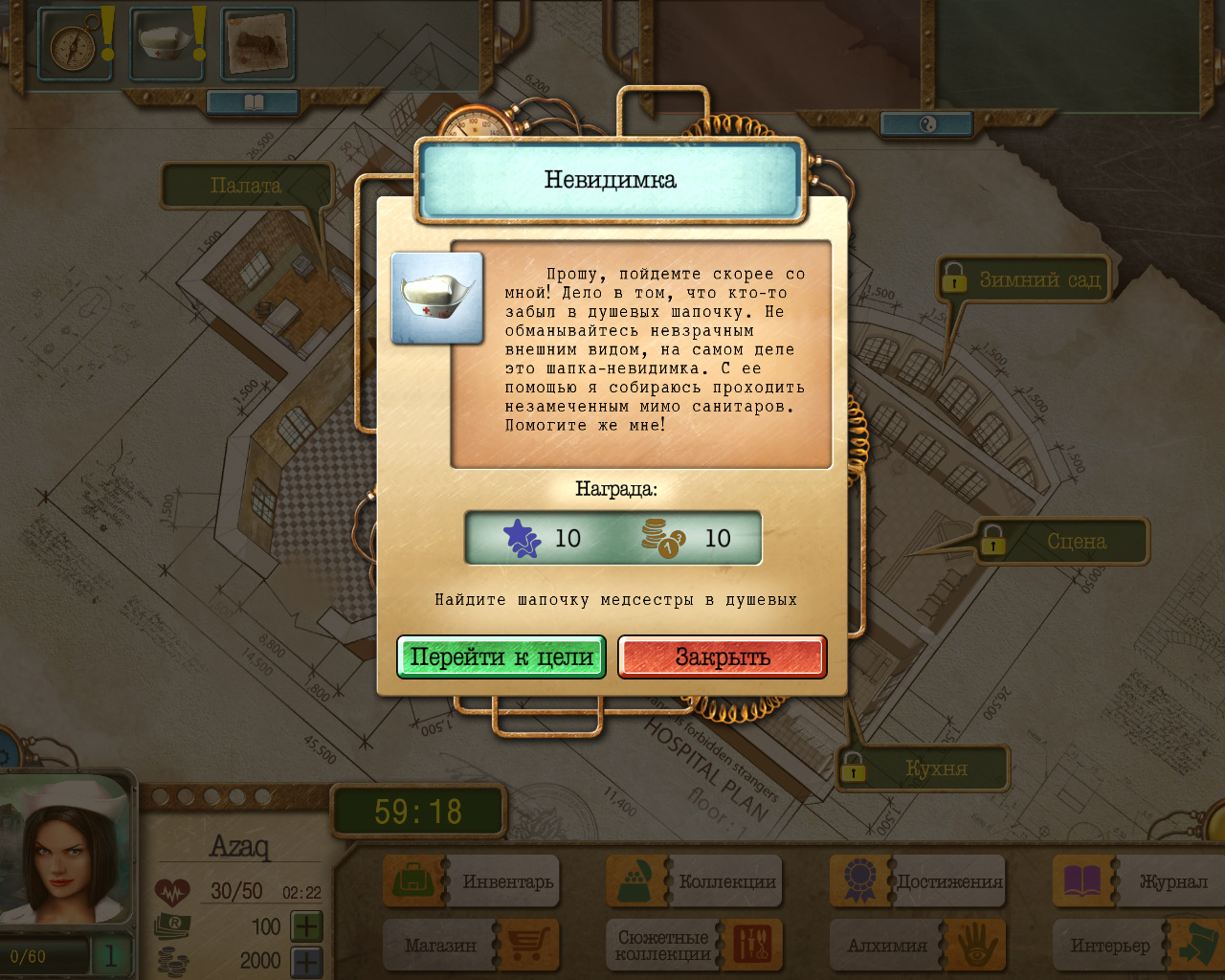The image size is (1225, 980).
Task: Select the Палата room label on map
Action: pos(246,186)
